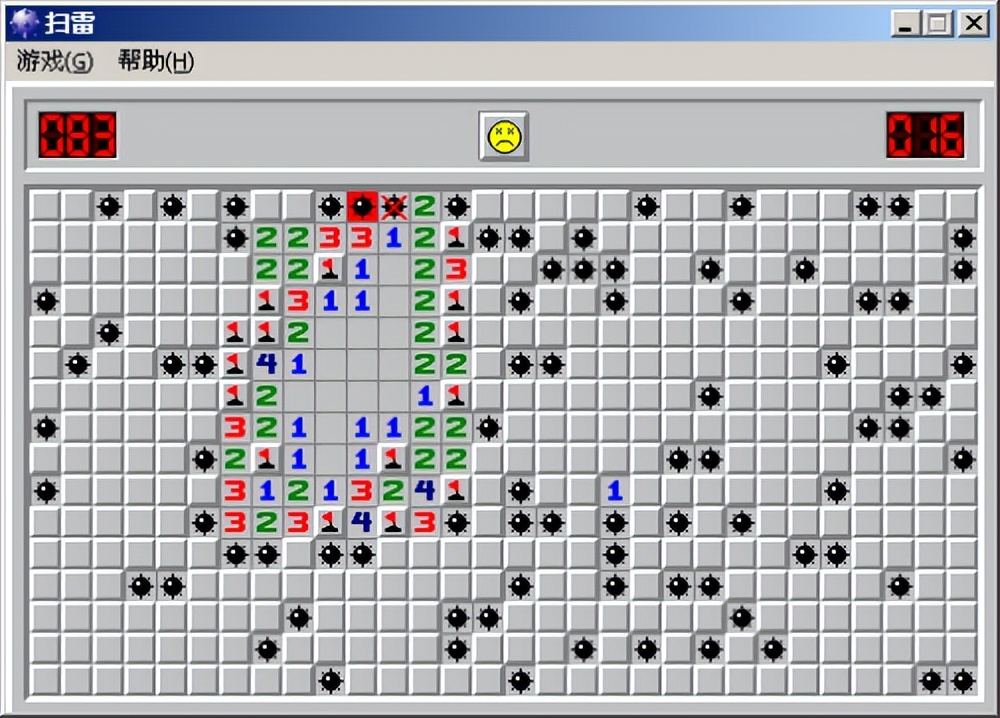The width and height of the screenshot is (1000, 718).
Task: Select the isolated blue 1 among unrevealed tiles
Action: tap(615, 491)
